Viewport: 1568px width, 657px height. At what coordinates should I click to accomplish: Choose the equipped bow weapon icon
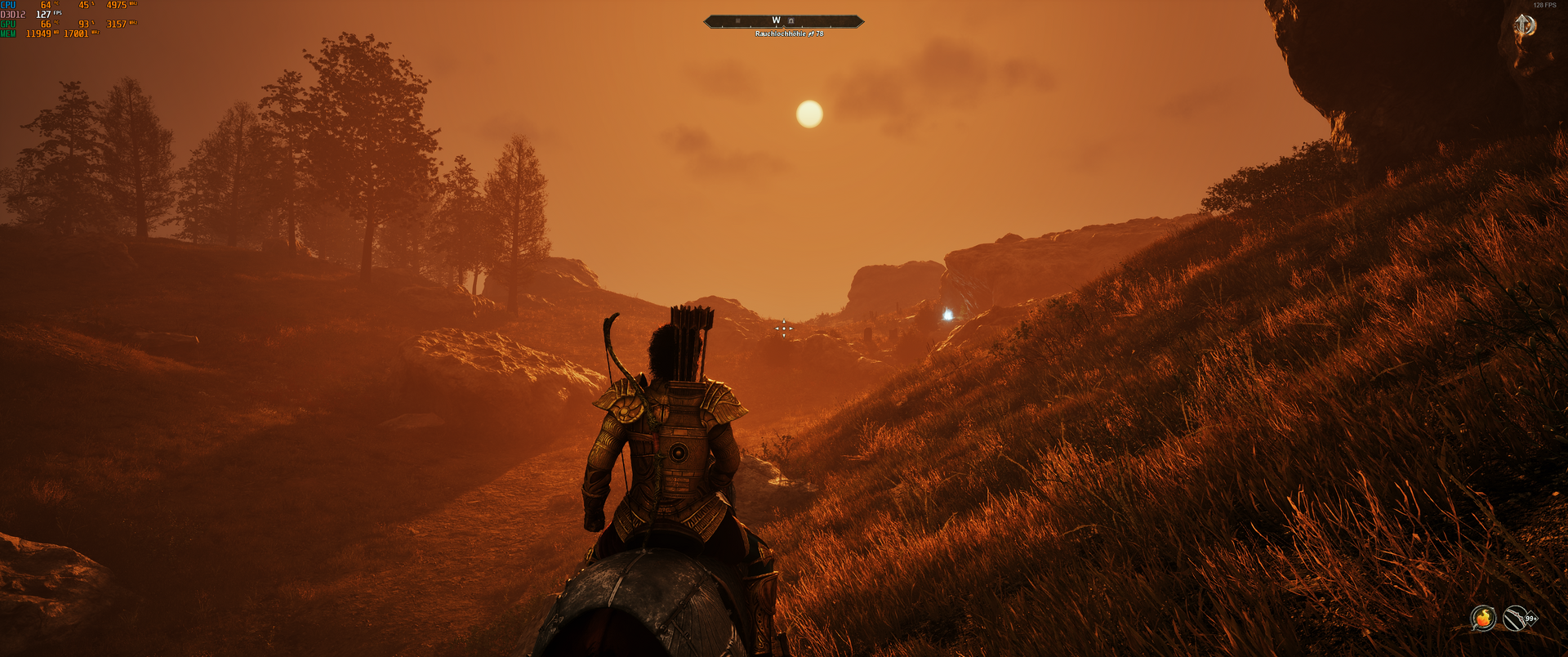tap(1515, 619)
